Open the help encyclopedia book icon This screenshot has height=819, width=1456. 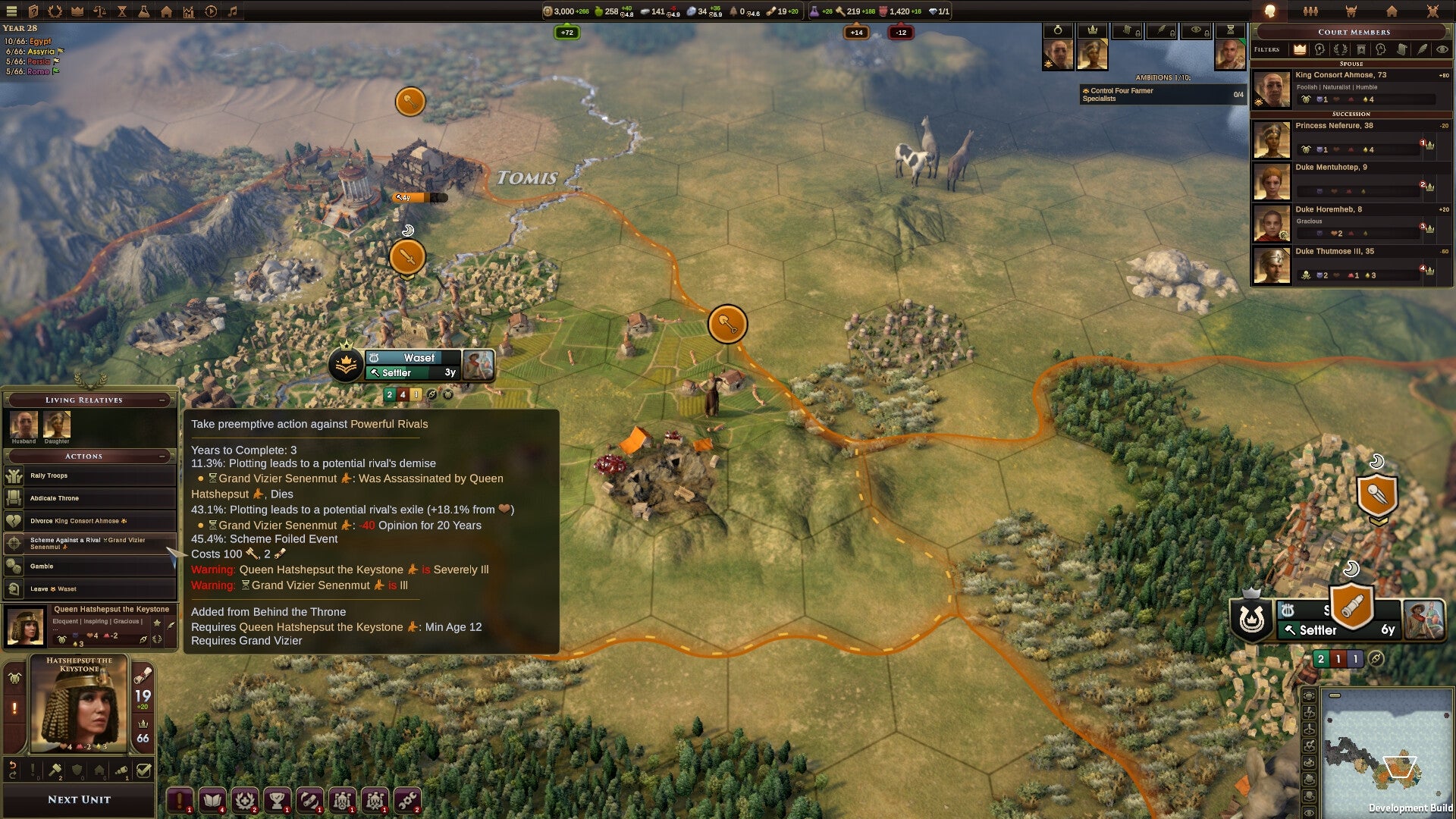33,11
